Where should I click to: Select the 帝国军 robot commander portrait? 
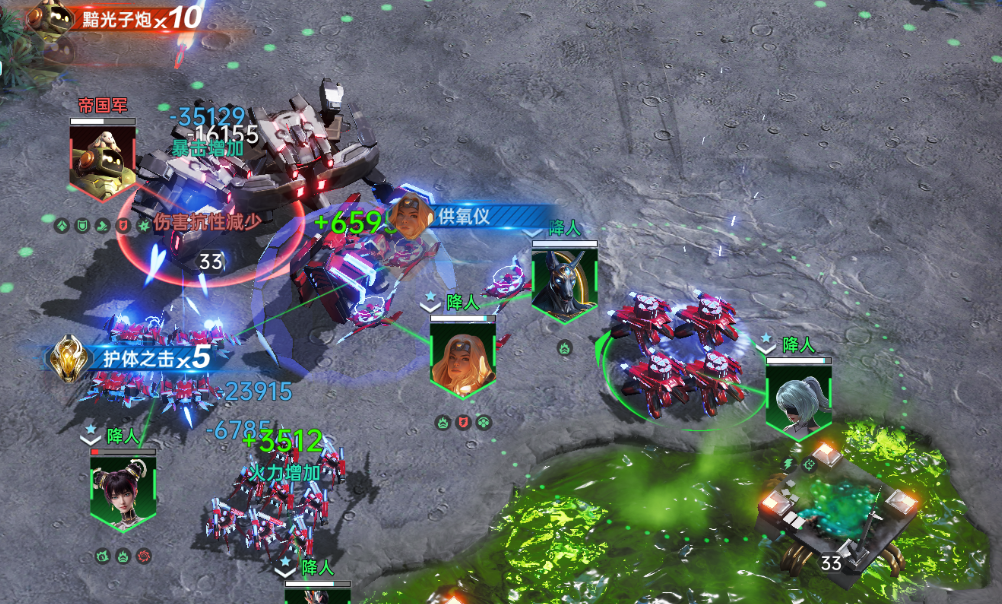(x=102, y=160)
